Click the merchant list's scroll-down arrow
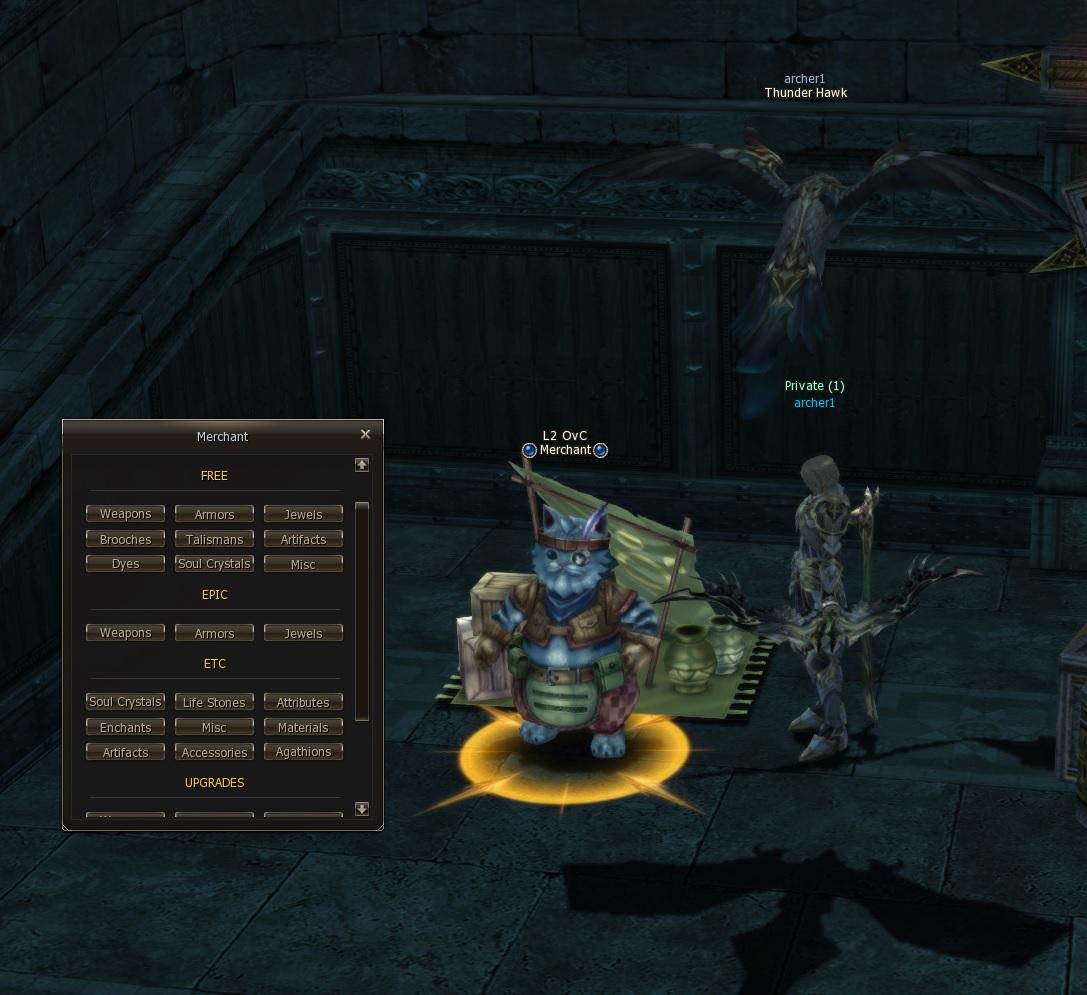This screenshot has width=1087, height=995. 362,808
